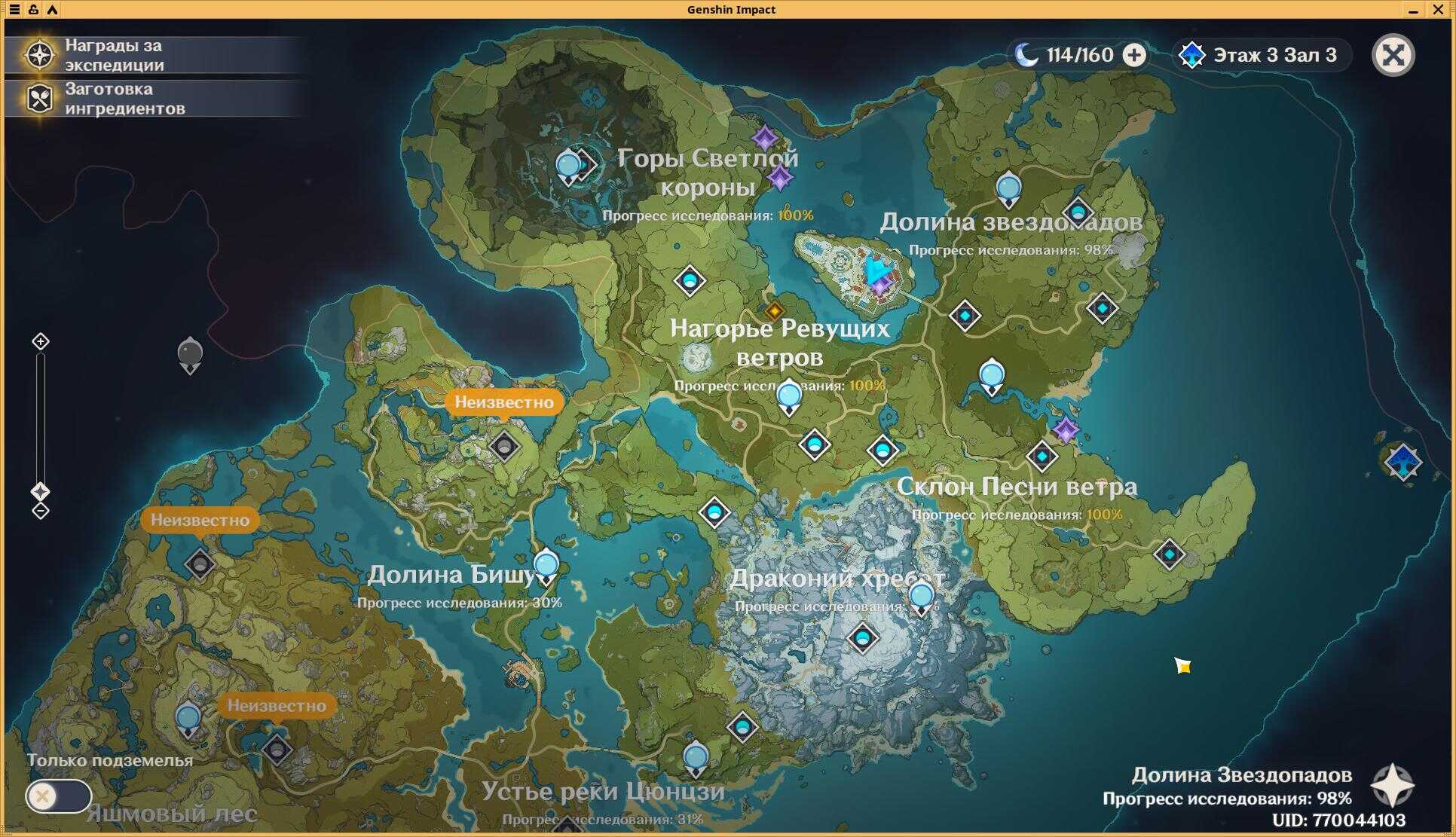Image resolution: width=1456 pixels, height=837 pixels.
Task: Zoom out the map with minus button
Action: 41,511
